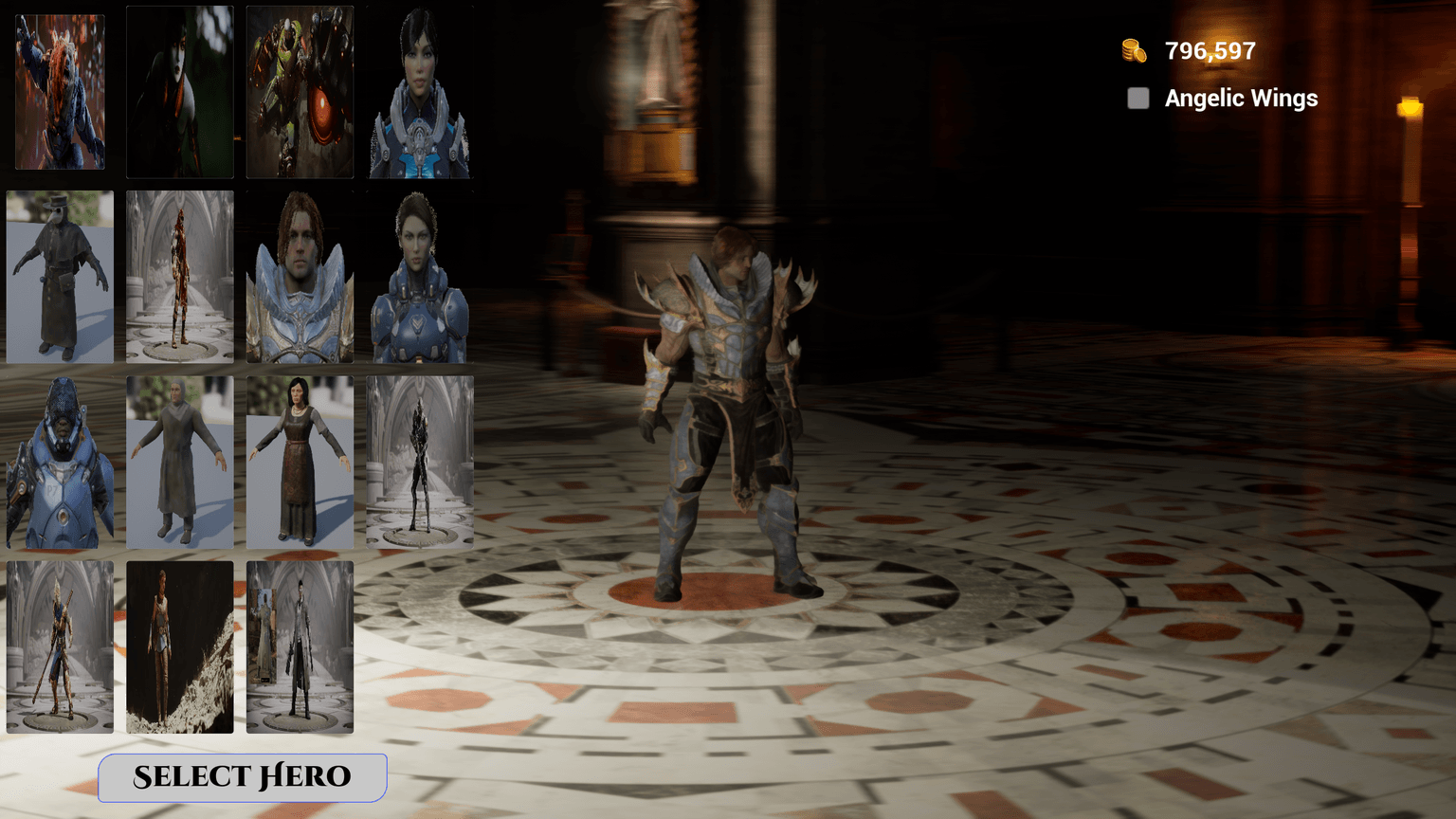Pick the short-haired woman in blue sci-fi armor
1456x819 pixels.
tap(419, 275)
